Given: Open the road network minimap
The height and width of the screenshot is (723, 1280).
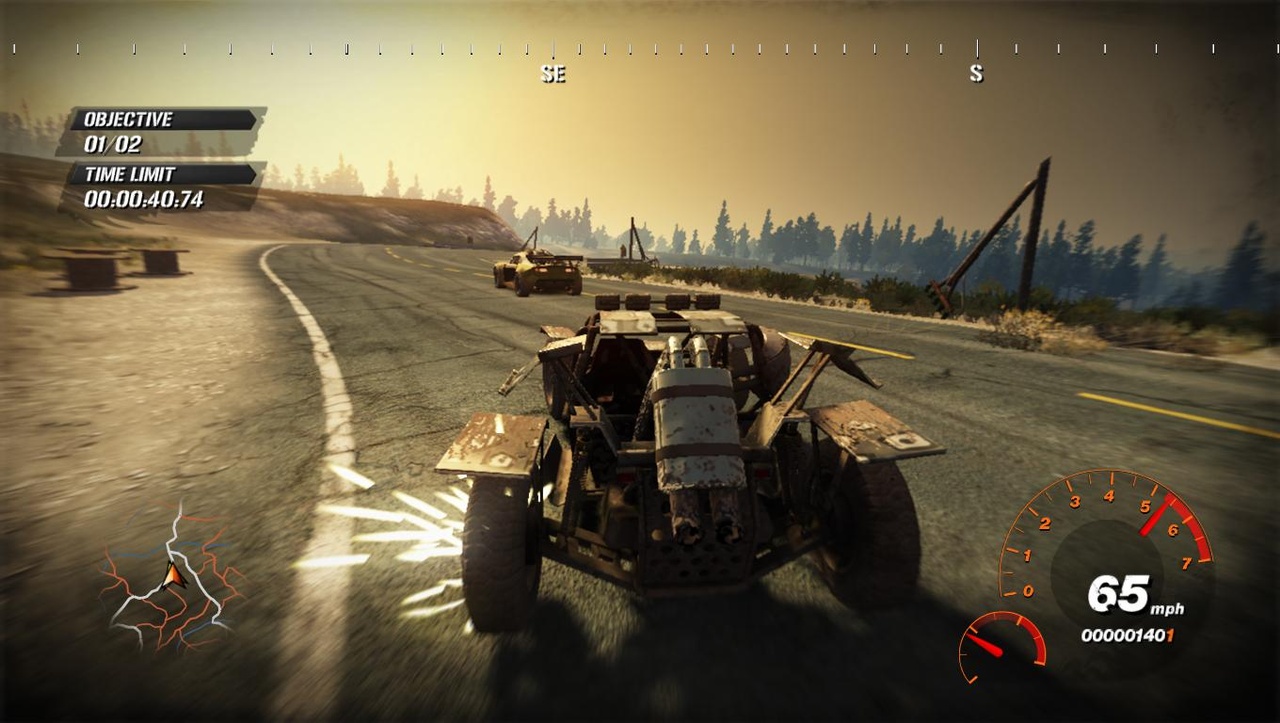Looking at the screenshot, I should (172, 578).
